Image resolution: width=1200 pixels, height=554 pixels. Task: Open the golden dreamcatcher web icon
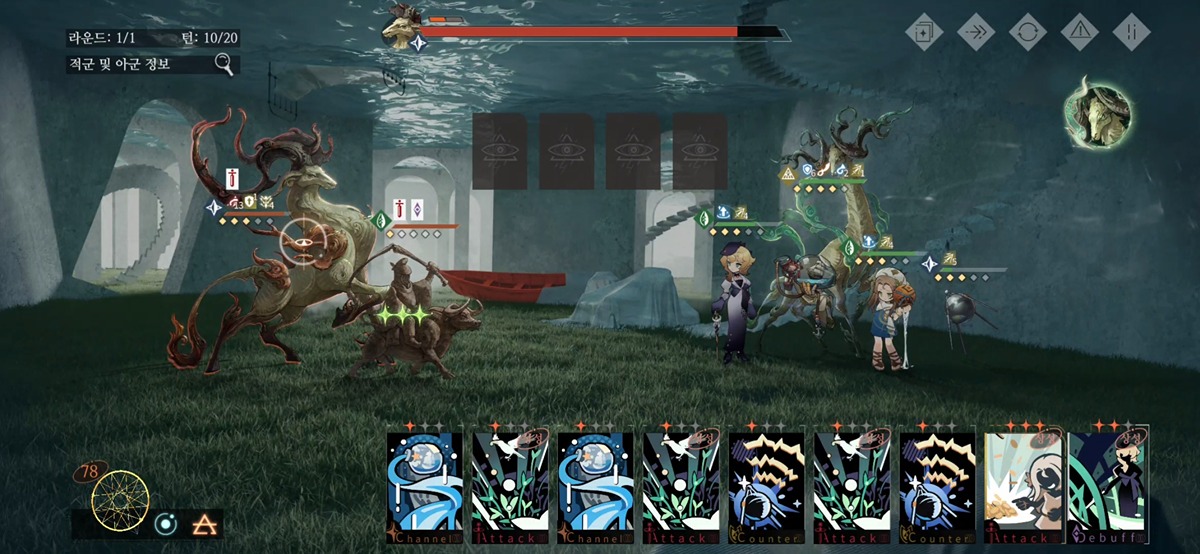point(120,500)
